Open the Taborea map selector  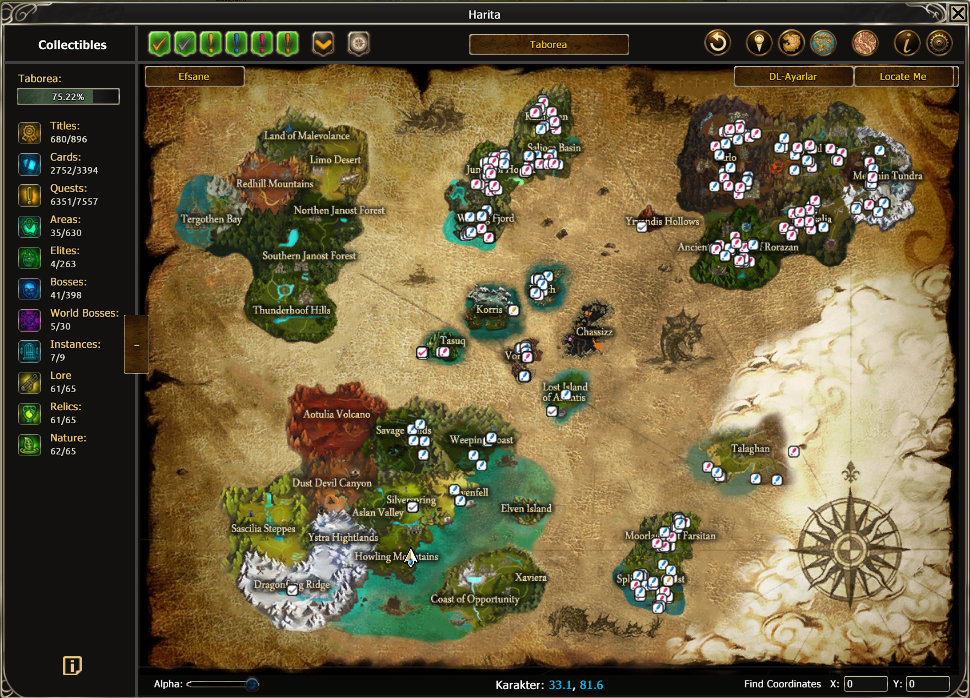click(x=548, y=45)
